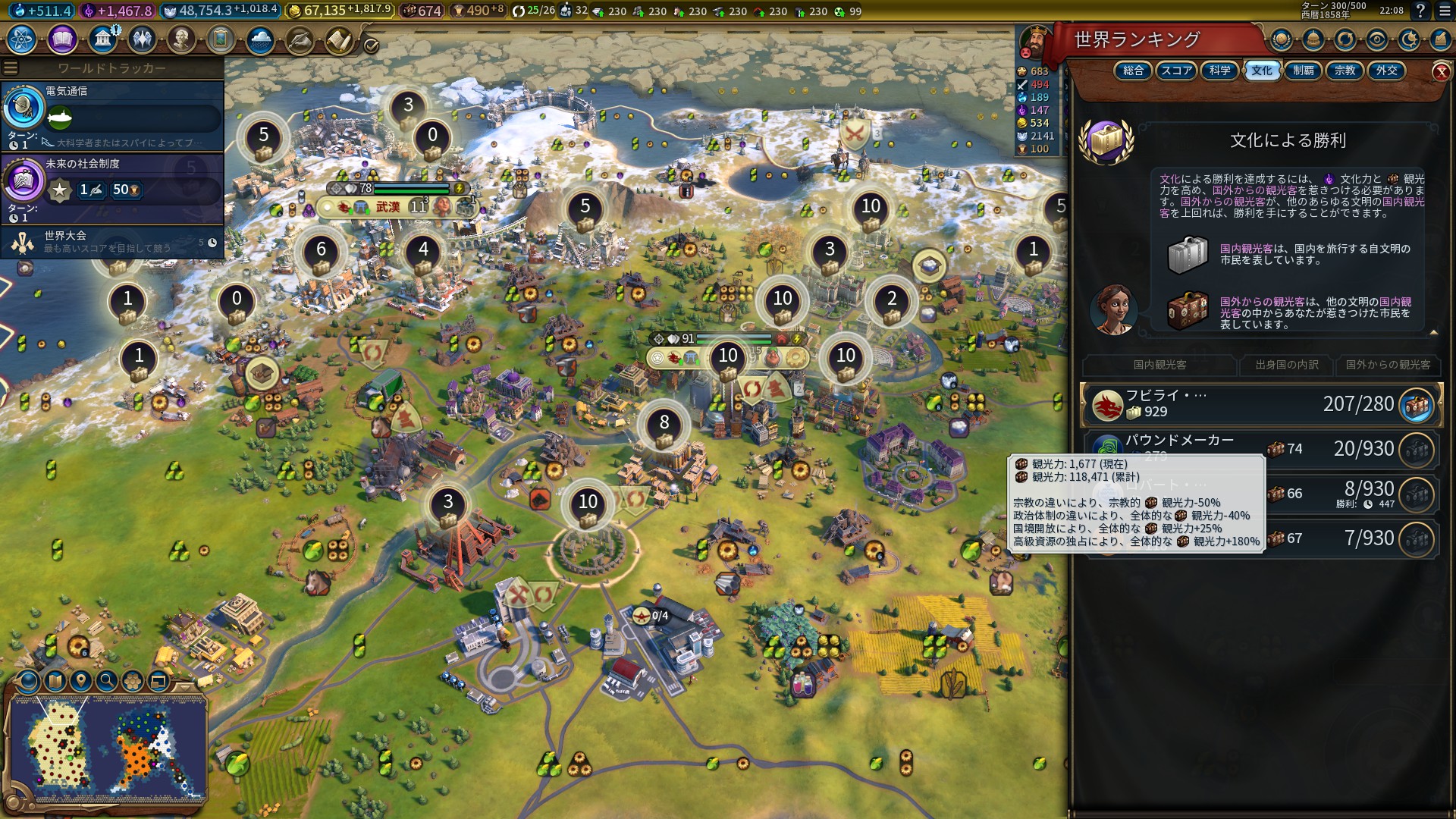
Task: Switch to the 科学 victory tab
Action: (x=1220, y=71)
